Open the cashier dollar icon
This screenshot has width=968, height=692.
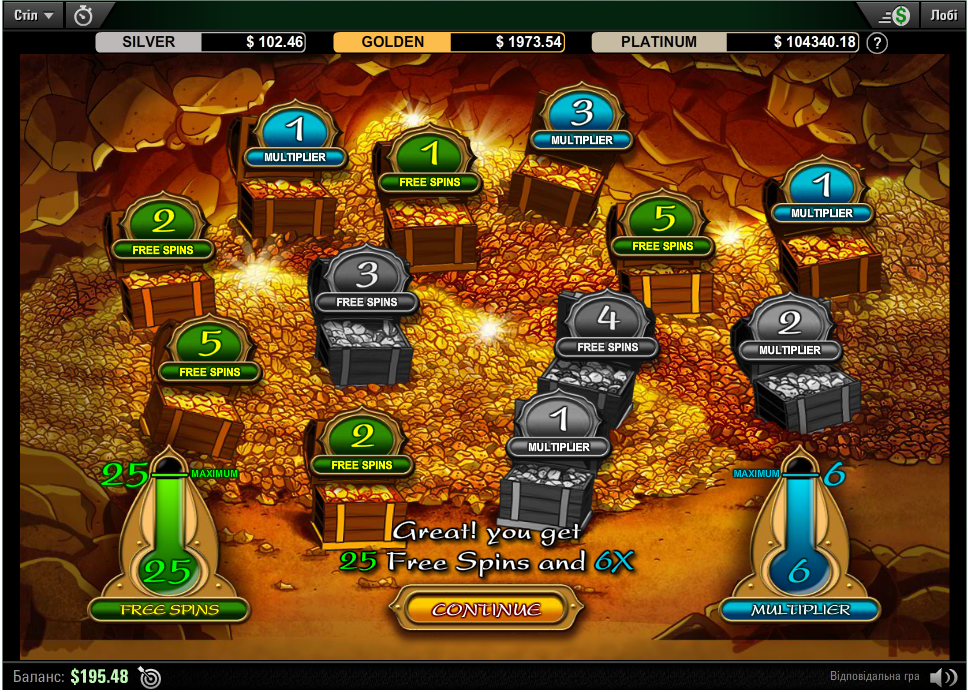[x=894, y=15]
